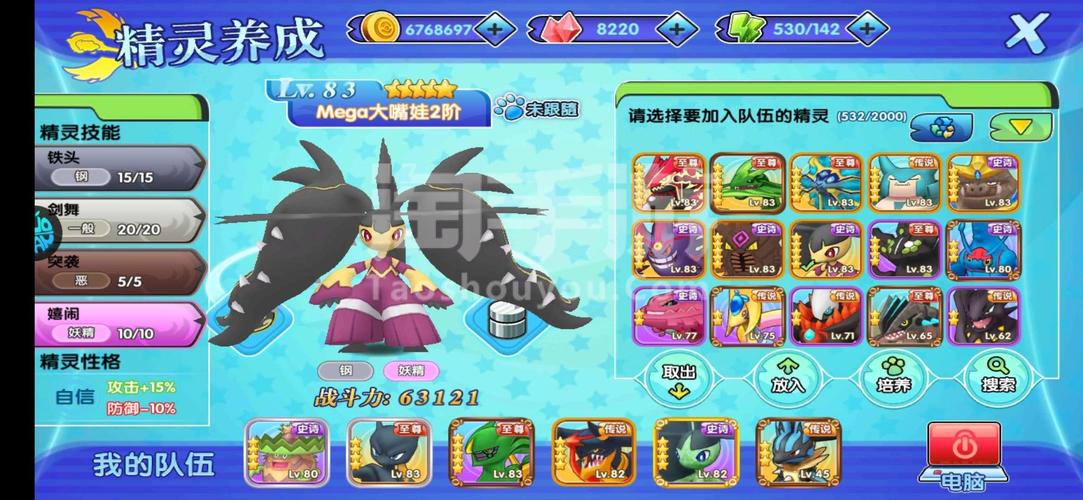Viewport: 1083px width, 500px height.
Task: Open the 搜索 search button
Action: [x=996, y=378]
